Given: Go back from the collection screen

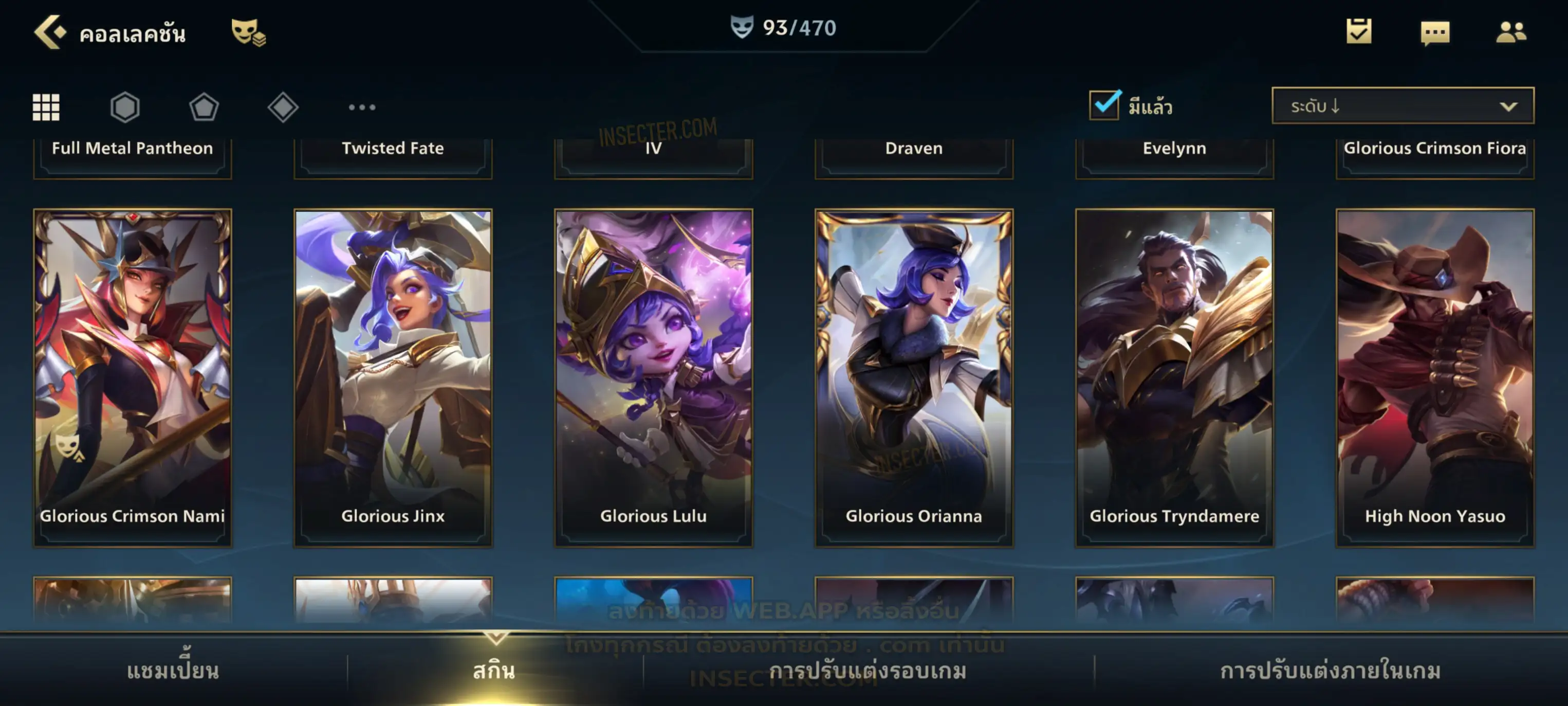Looking at the screenshot, I should [49, 32].
